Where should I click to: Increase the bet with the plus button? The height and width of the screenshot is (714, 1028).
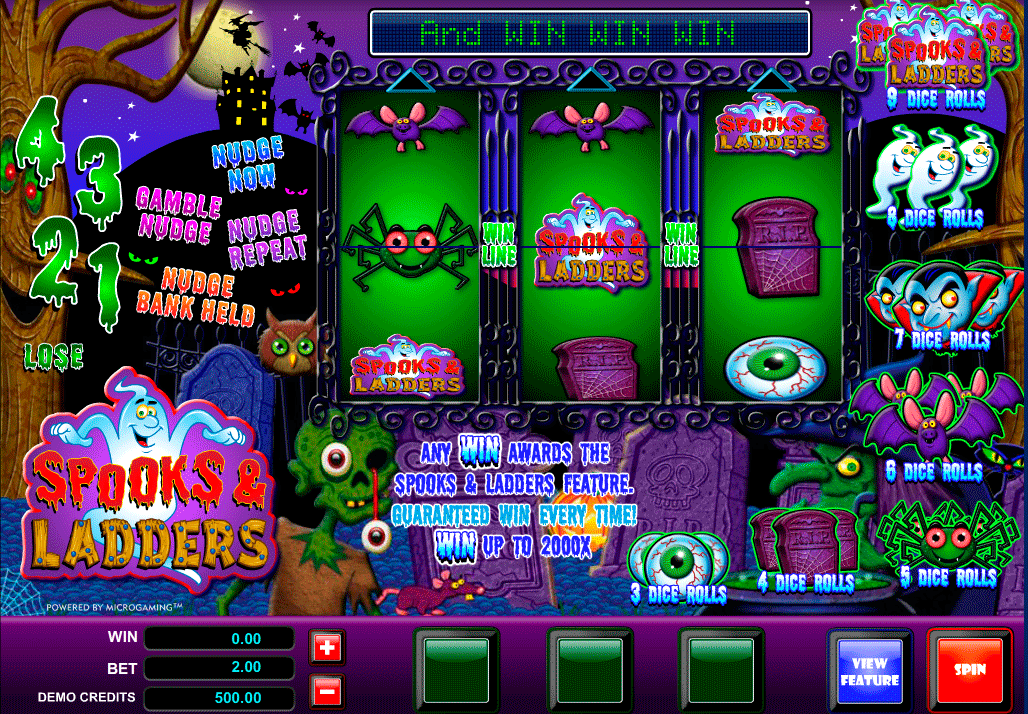[x=327, y=648]
